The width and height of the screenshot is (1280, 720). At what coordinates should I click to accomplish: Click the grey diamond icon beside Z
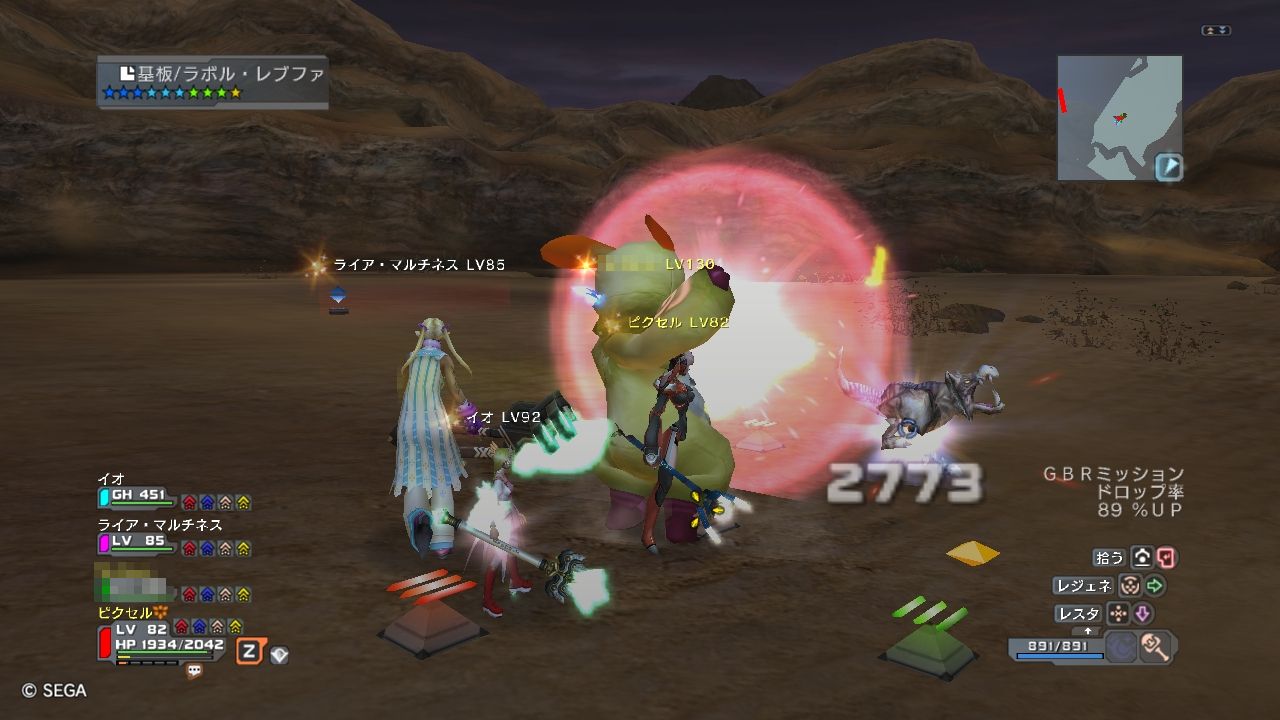click(x=280, y=655)
